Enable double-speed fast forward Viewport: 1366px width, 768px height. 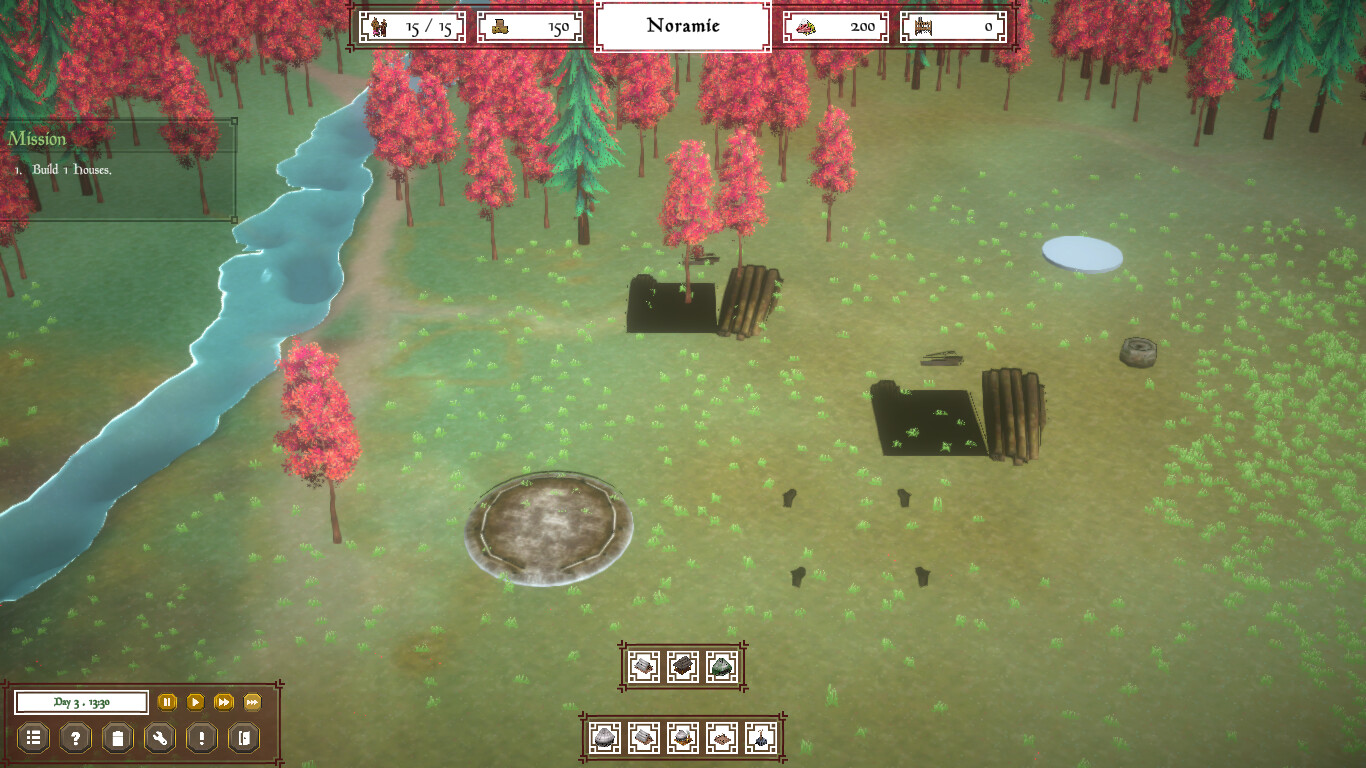click(224, 702)
